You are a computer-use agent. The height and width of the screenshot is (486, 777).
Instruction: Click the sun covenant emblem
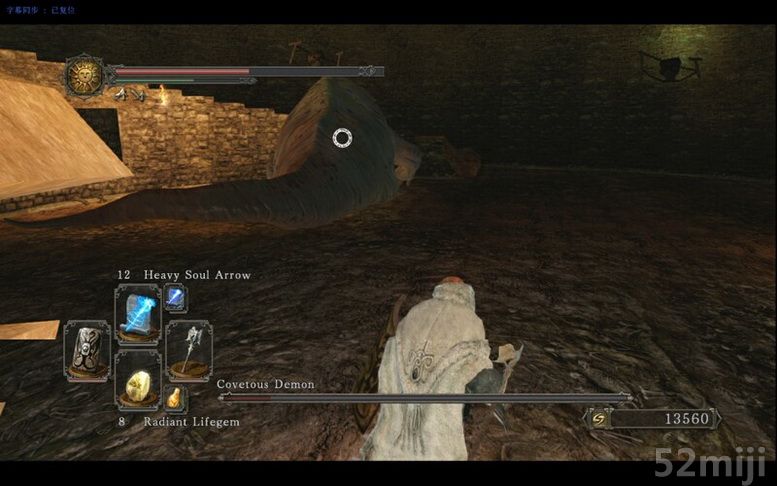pos(85,76)
